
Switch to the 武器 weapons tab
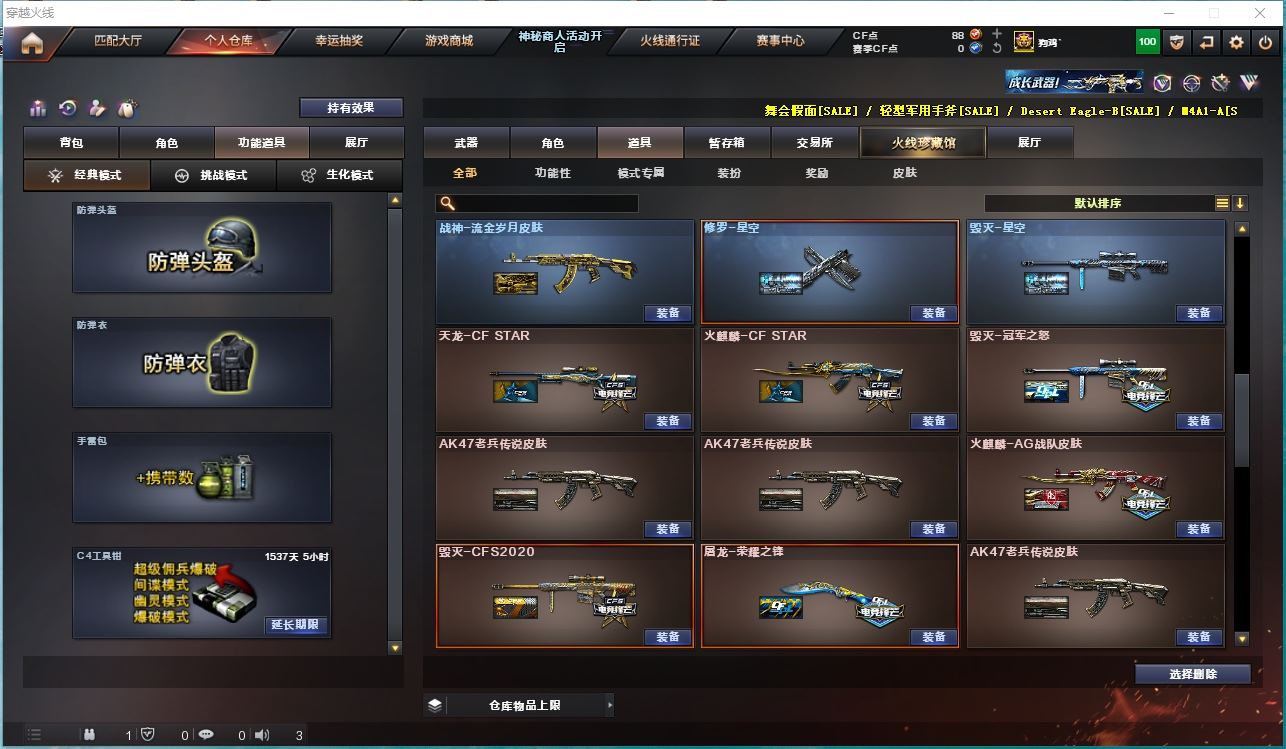click(x=466, y=143)
